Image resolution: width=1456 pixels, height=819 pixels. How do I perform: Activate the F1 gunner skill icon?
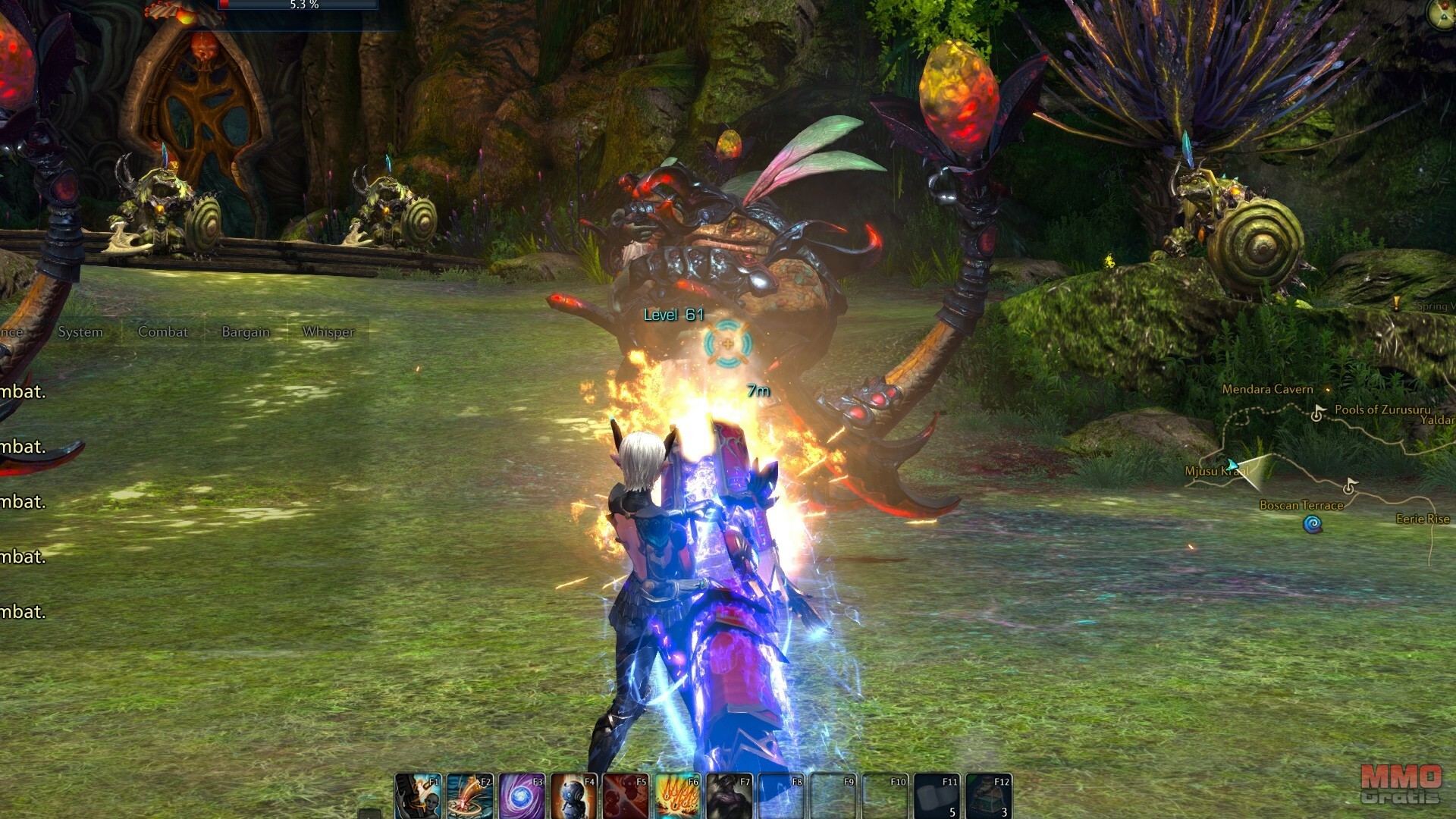[418, 796]
